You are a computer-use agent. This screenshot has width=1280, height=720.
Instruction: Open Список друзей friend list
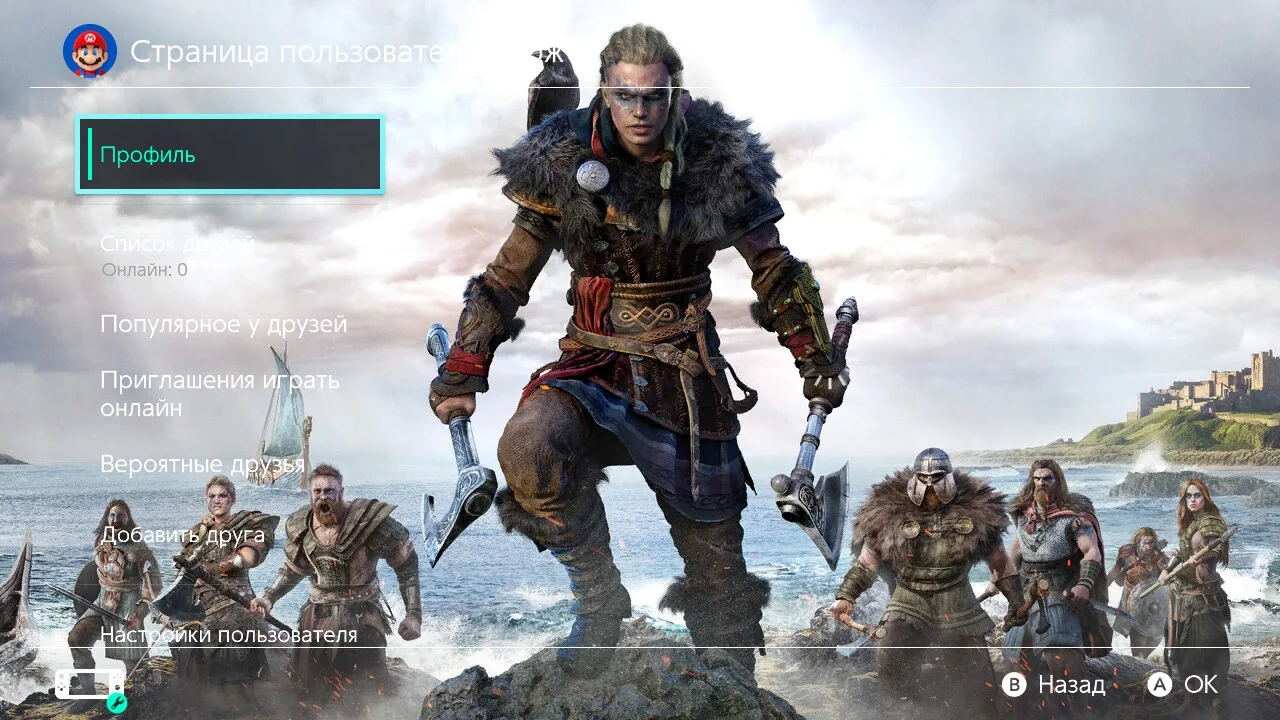tap(178, 244)
